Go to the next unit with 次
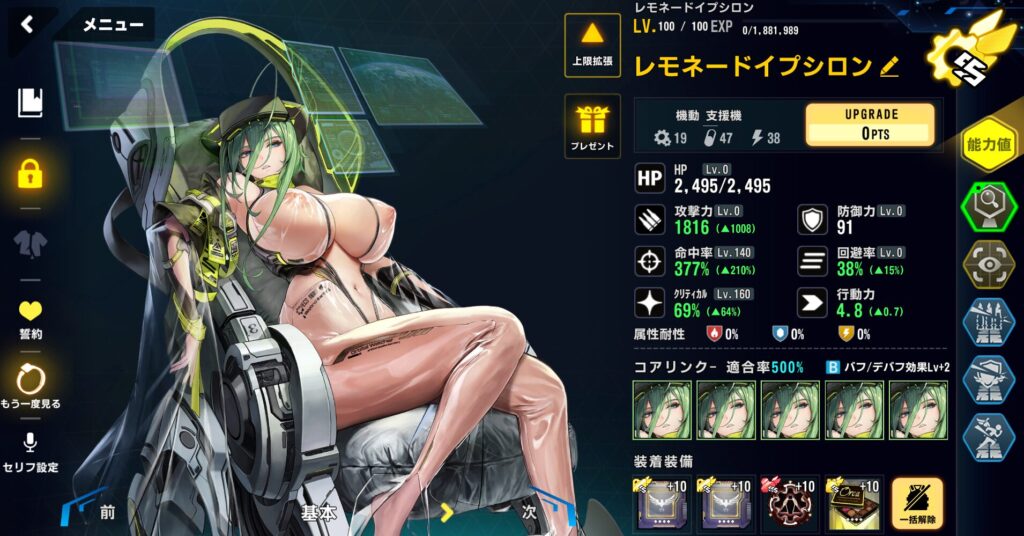The width and height of the screenshot is (1024, 536). click(x=529, y=512)
